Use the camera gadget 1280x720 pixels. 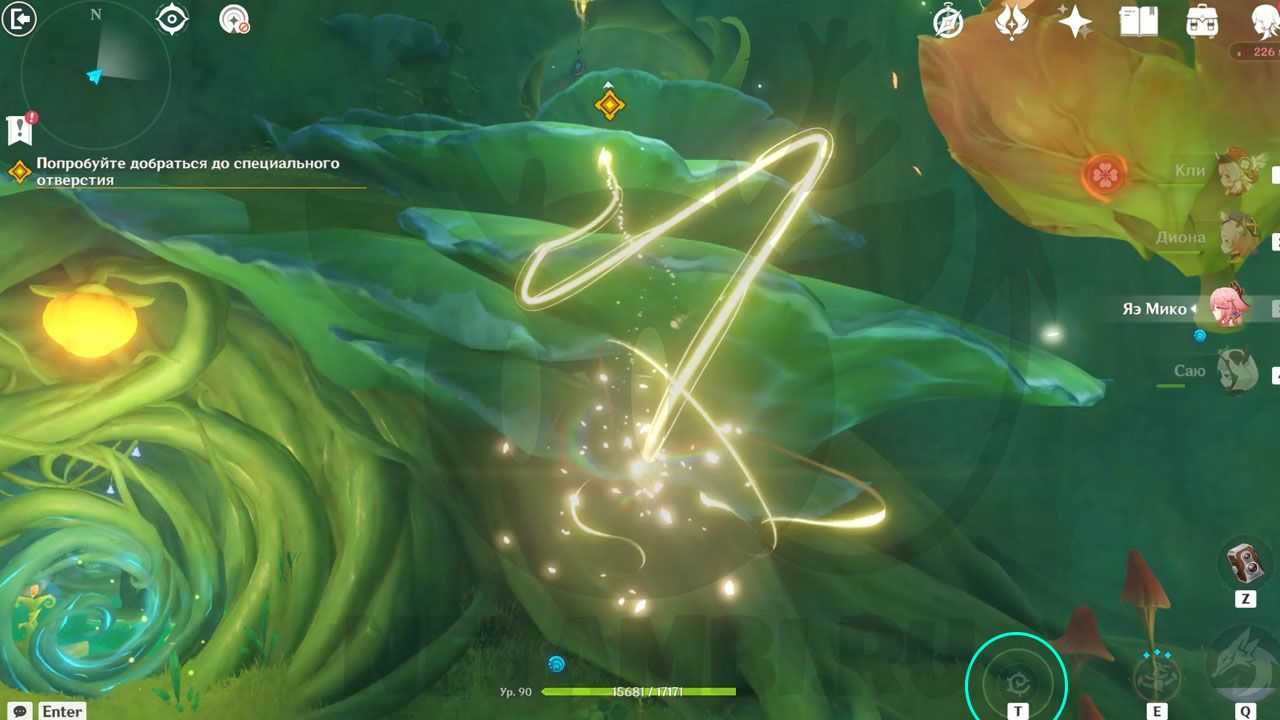[1245, 563]
